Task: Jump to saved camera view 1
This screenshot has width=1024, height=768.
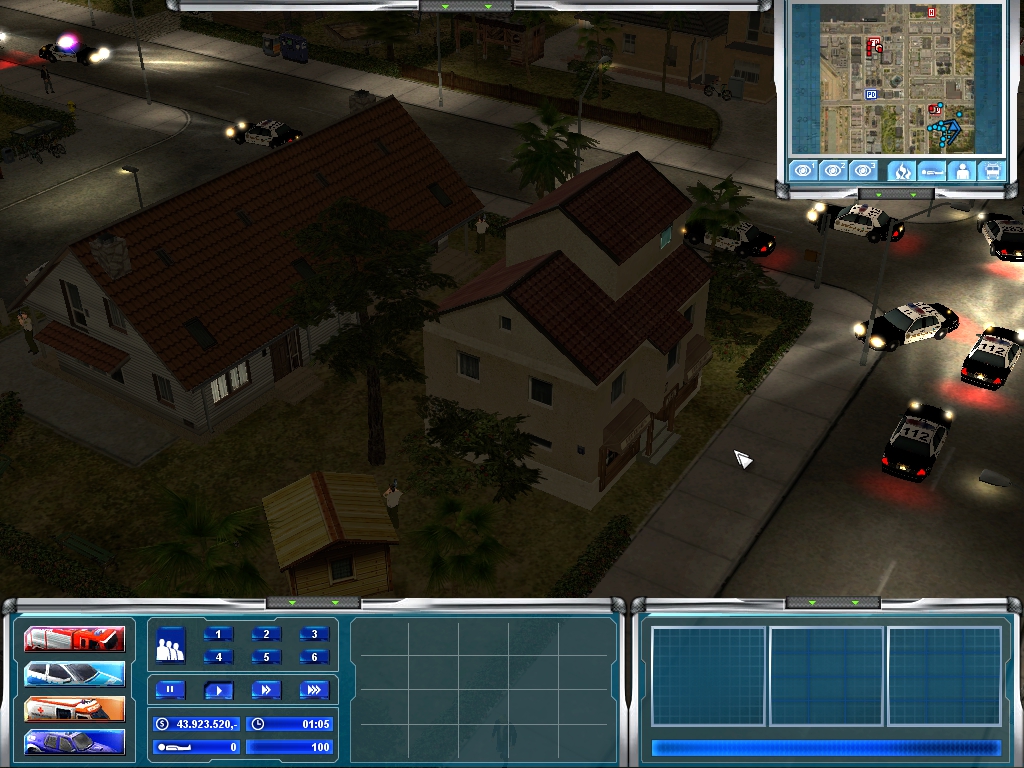Action: pyautogui.click(x=802, y=170)
